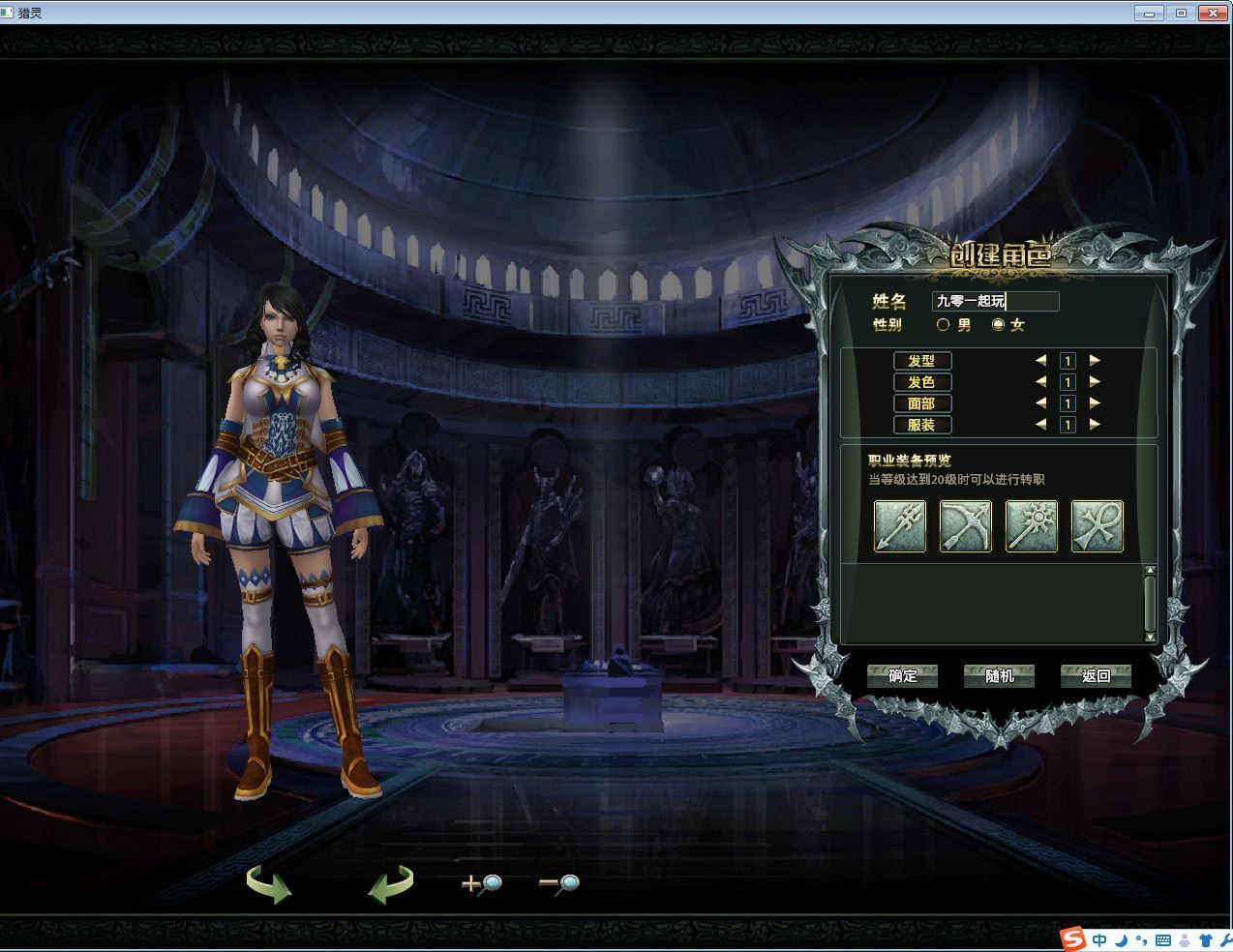The image size is (1233, 952).
Task: Select the 男 (male) gender option
Action: point(944,325)
